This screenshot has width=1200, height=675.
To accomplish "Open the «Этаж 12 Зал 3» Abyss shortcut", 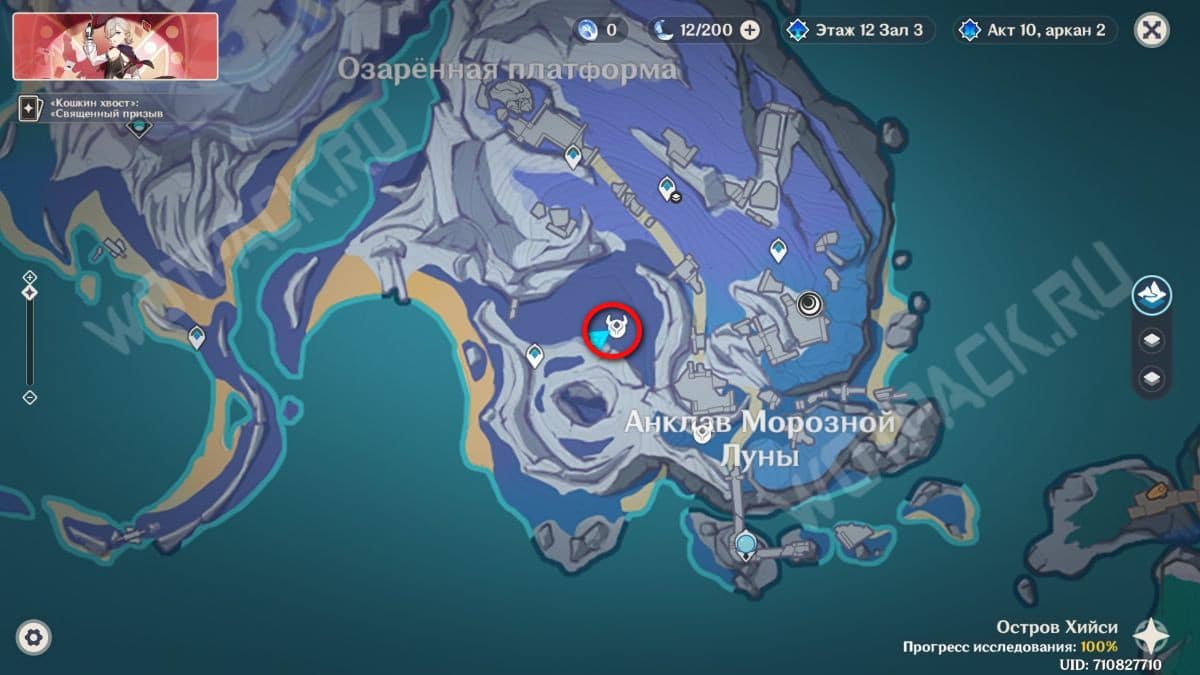I will tap(859, 30).
